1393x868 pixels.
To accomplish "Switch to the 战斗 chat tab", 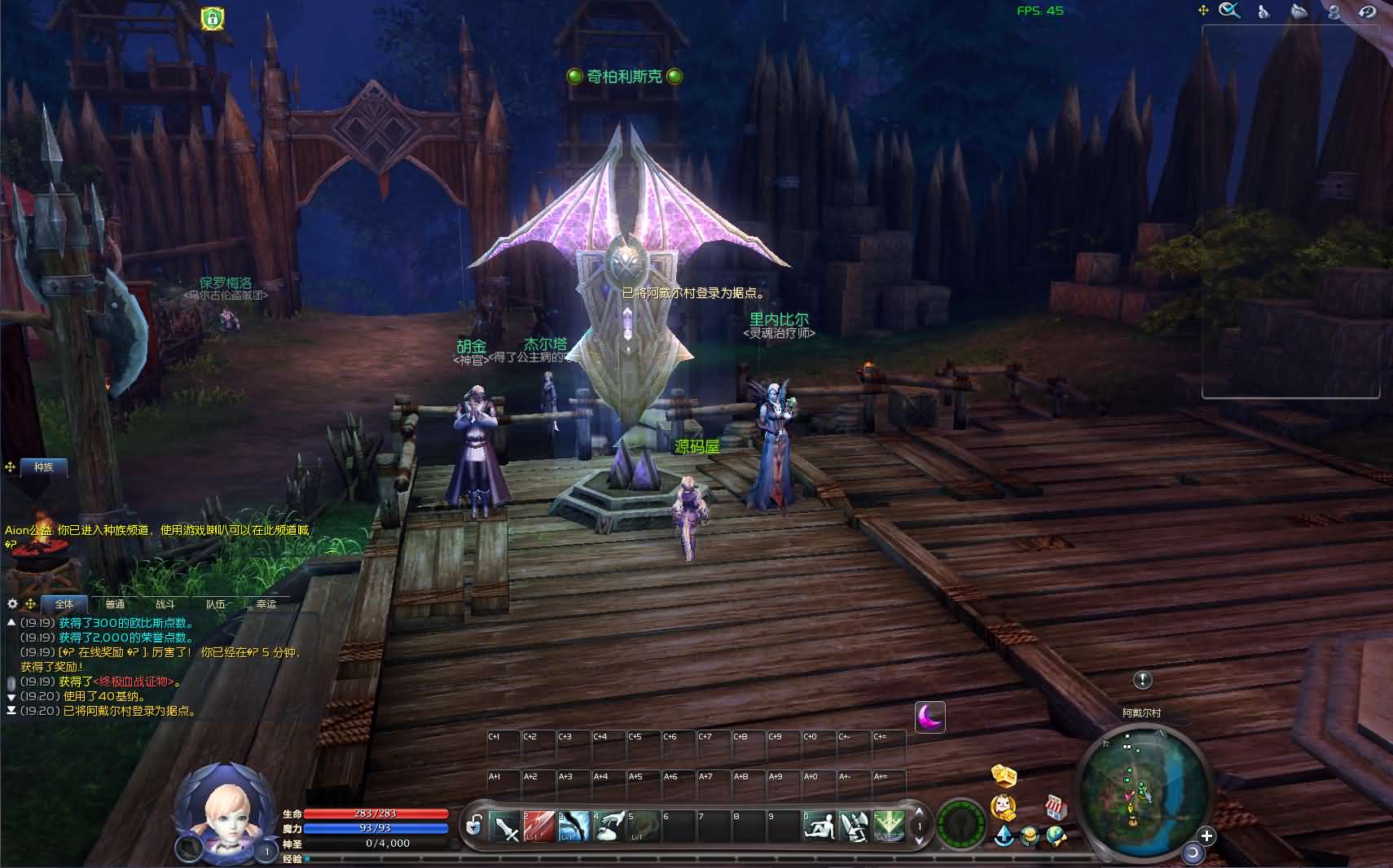I will click(165, 604).
